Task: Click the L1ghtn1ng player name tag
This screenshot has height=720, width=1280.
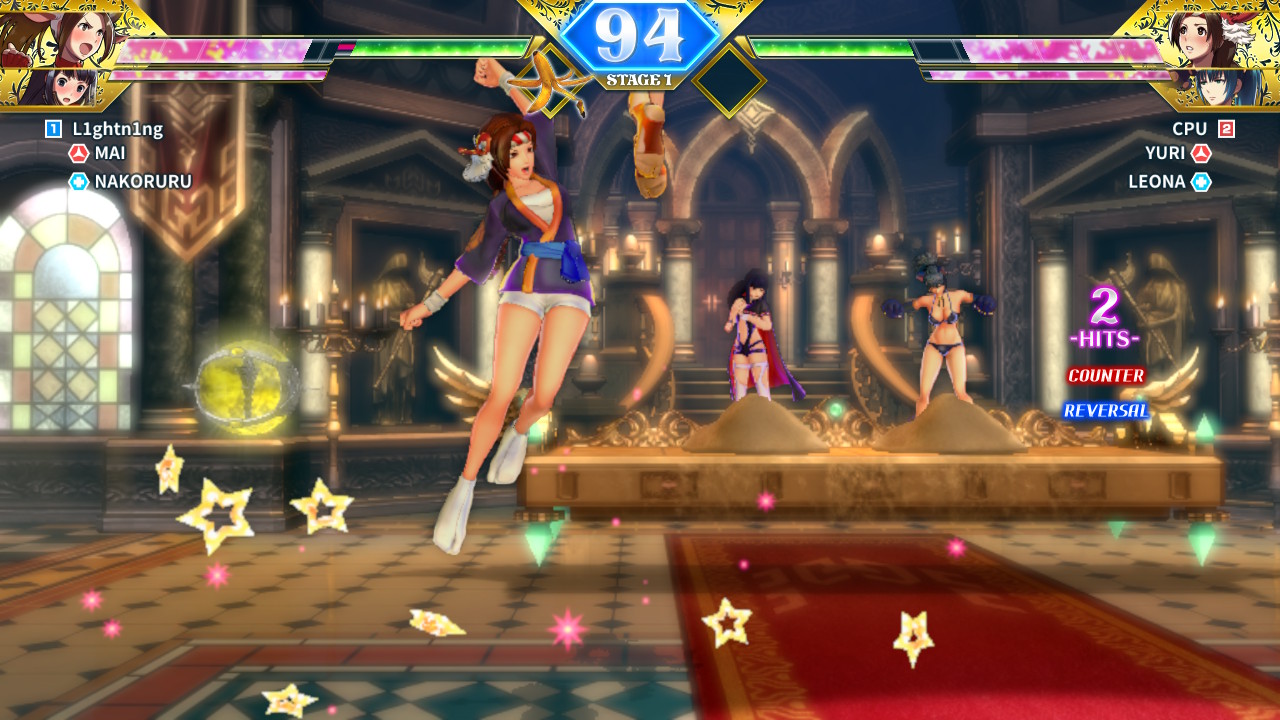Action: click(117, 129)
